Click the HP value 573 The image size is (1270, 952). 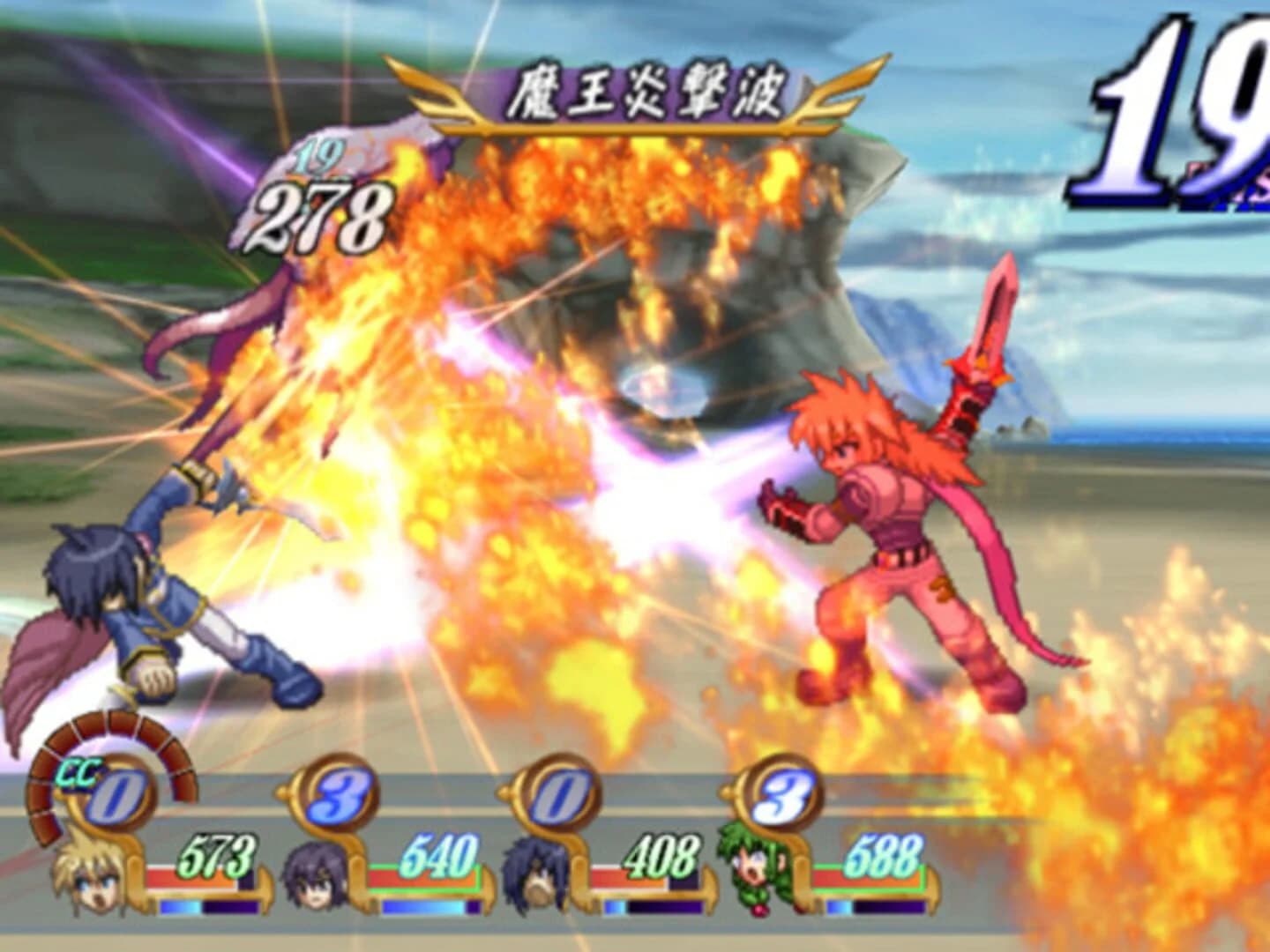216,852
